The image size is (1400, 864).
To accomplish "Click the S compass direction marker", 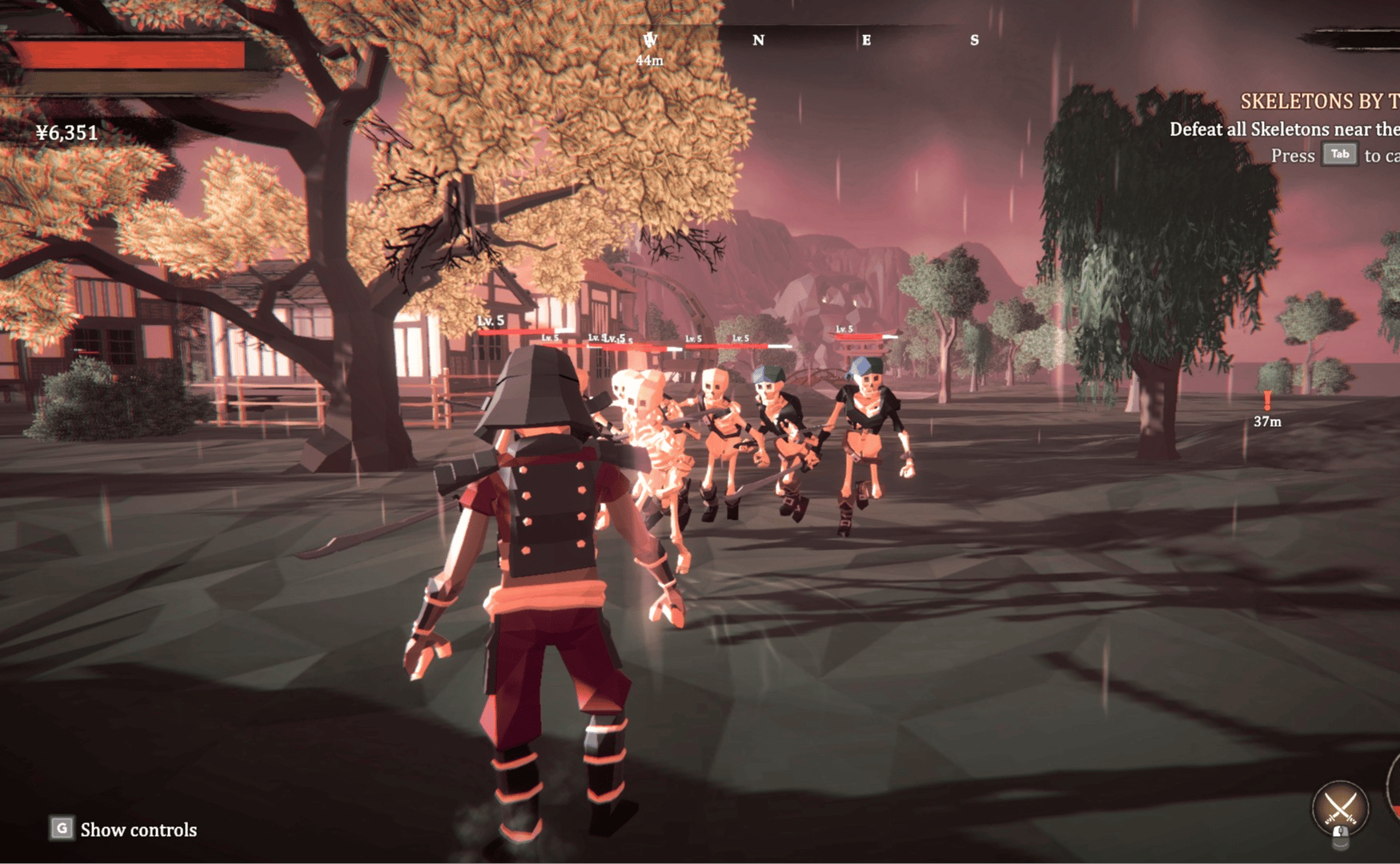I will [974, 39].
